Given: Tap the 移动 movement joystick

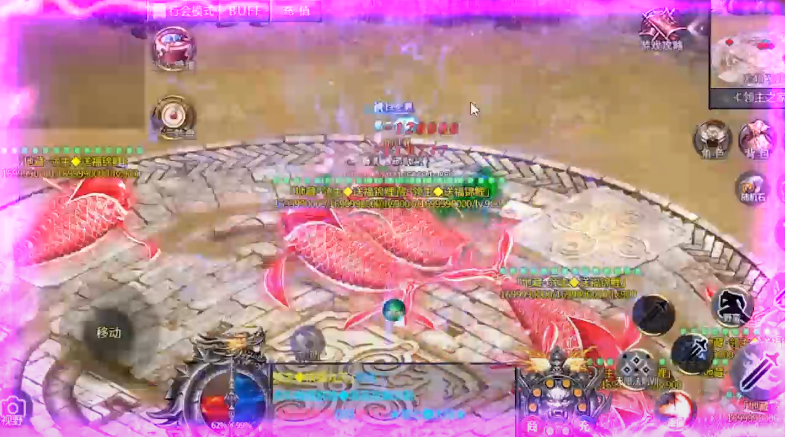Looking at the screenshot, I should [109, 332].
